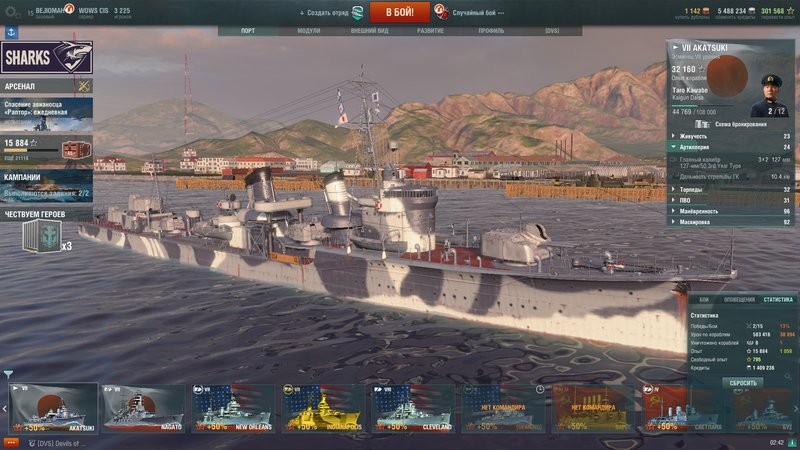Open the Арсенал section
The height and width of the screenshot is (450, 800).
(46, 86)
